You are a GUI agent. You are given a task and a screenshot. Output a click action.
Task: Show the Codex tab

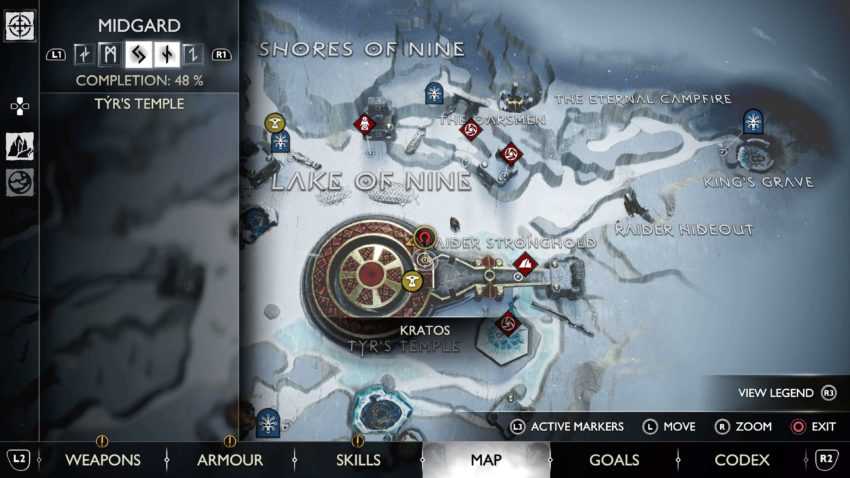point(742,460)
